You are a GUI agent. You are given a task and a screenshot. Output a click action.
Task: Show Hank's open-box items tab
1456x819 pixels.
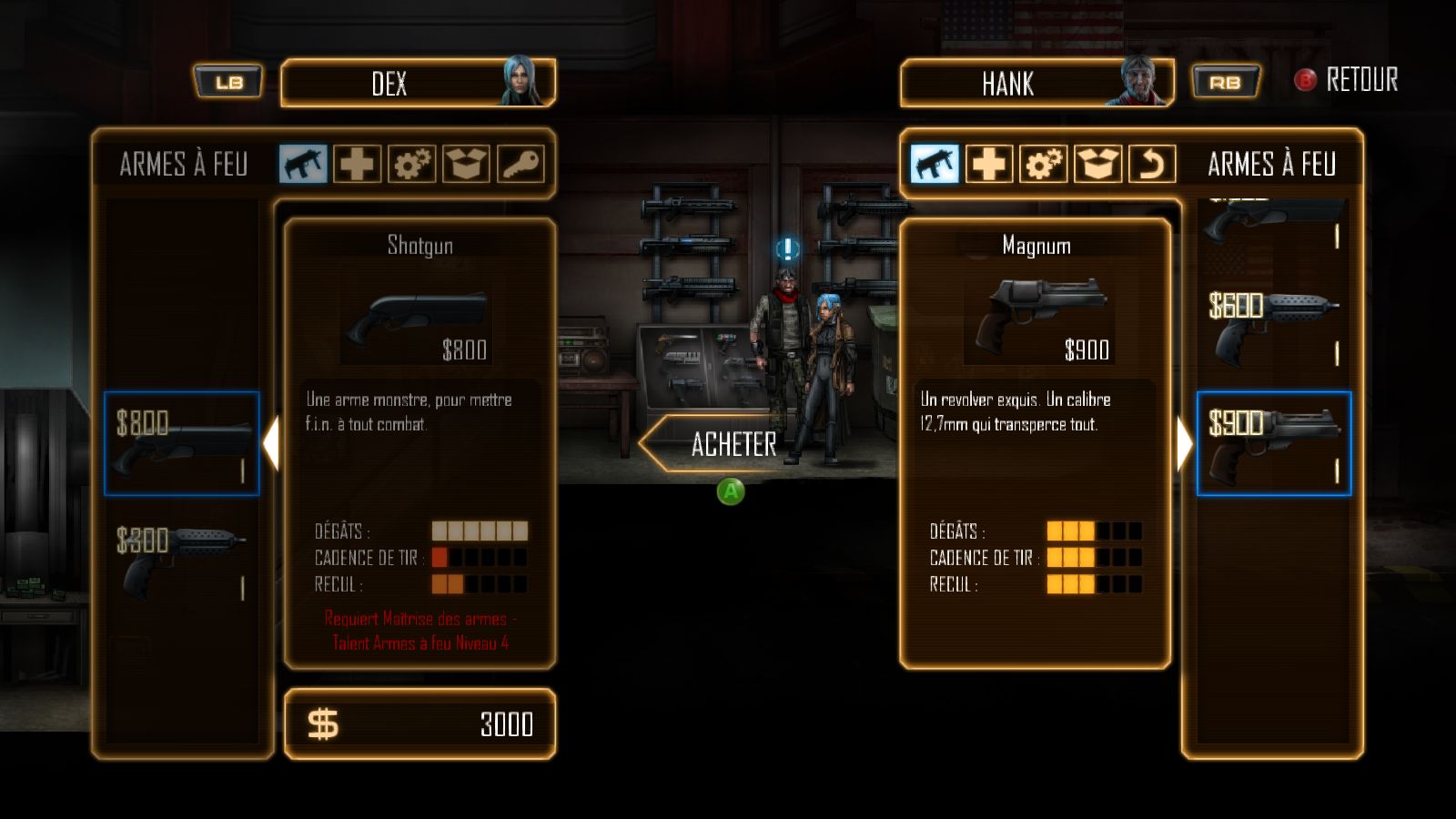(x=1097, y=165)
